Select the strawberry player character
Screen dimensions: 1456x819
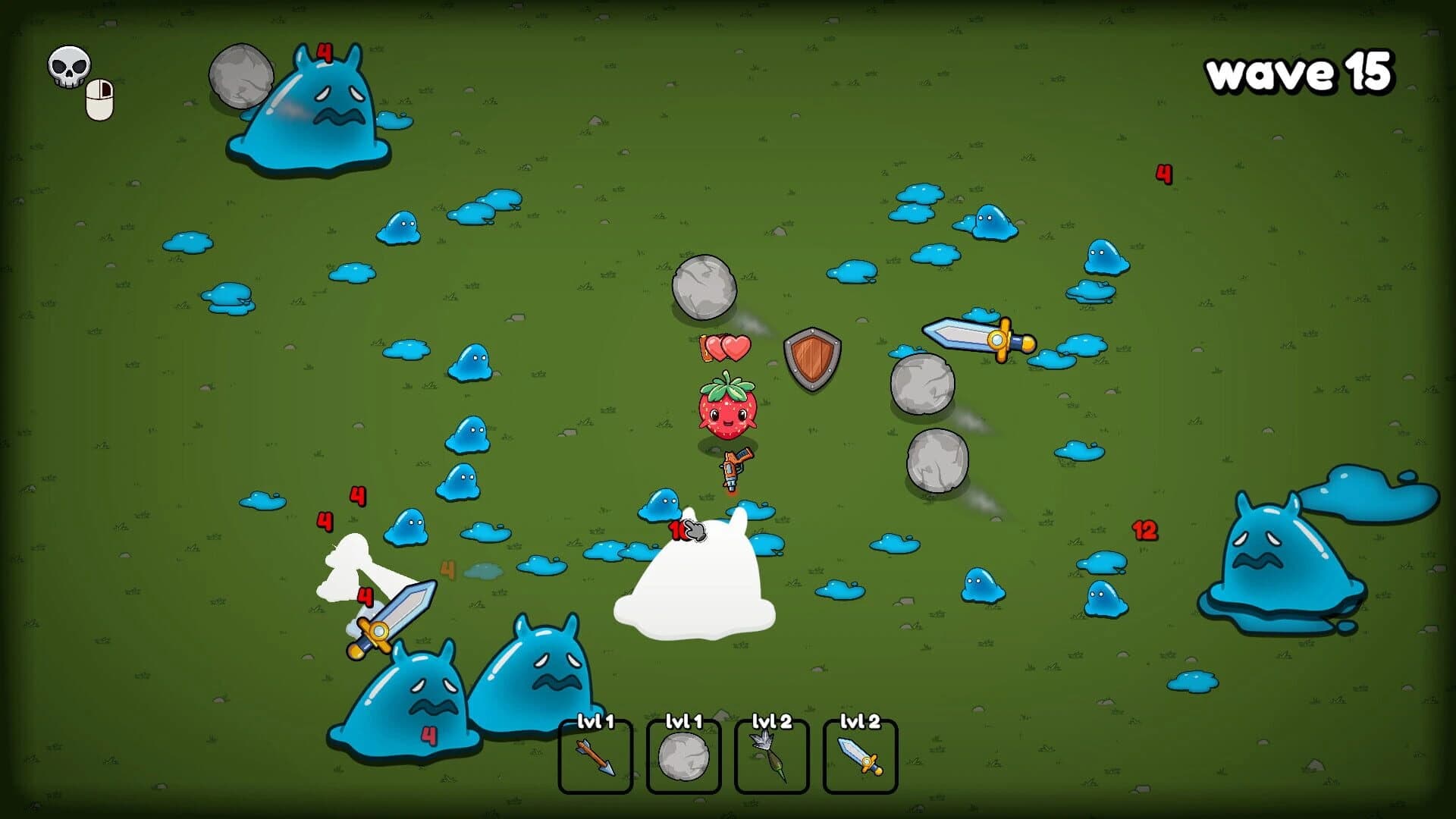pyautogui.click(x=726, y=409)
